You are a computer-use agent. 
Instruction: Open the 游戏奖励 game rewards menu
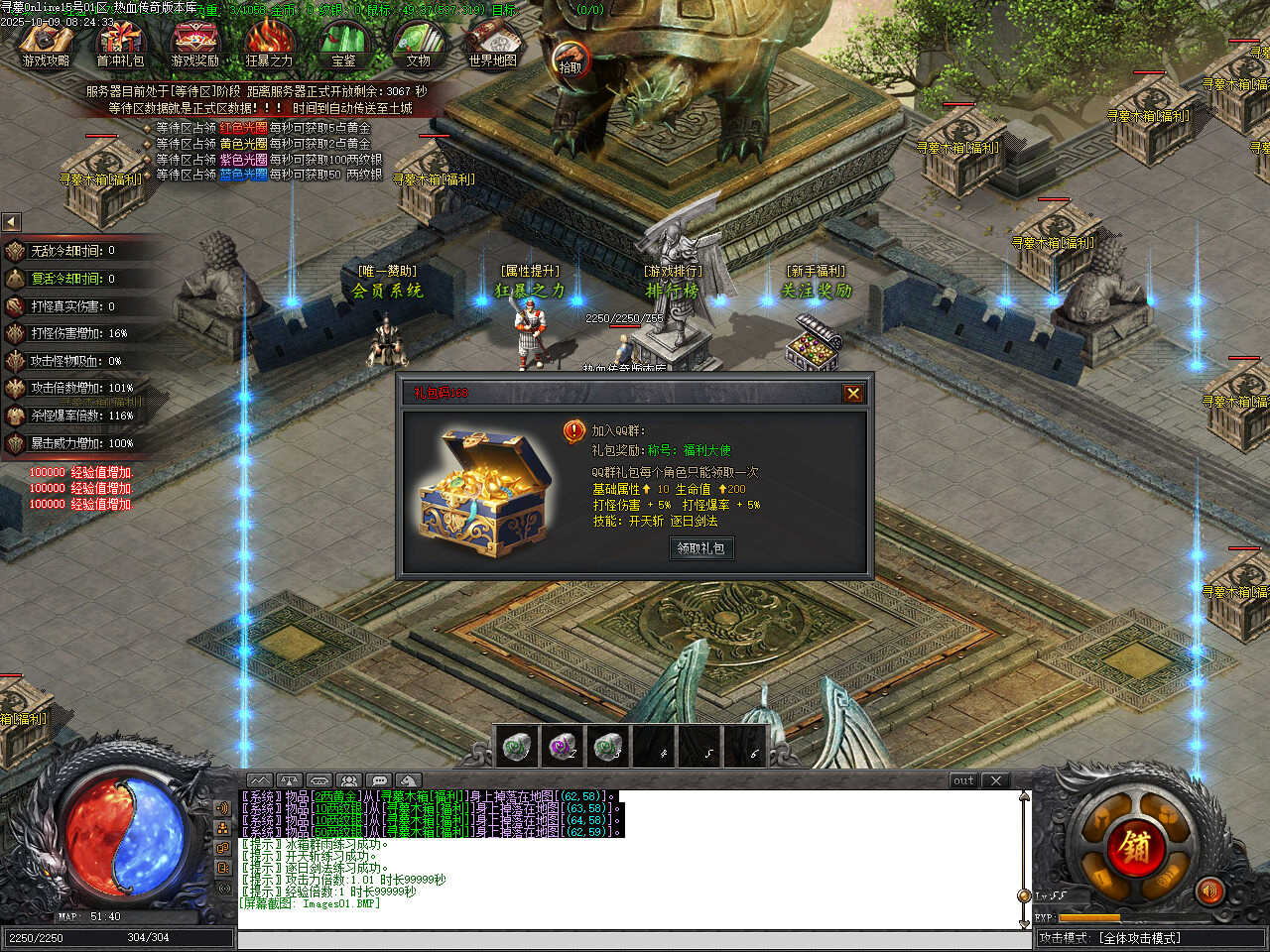tap(194, 44)
